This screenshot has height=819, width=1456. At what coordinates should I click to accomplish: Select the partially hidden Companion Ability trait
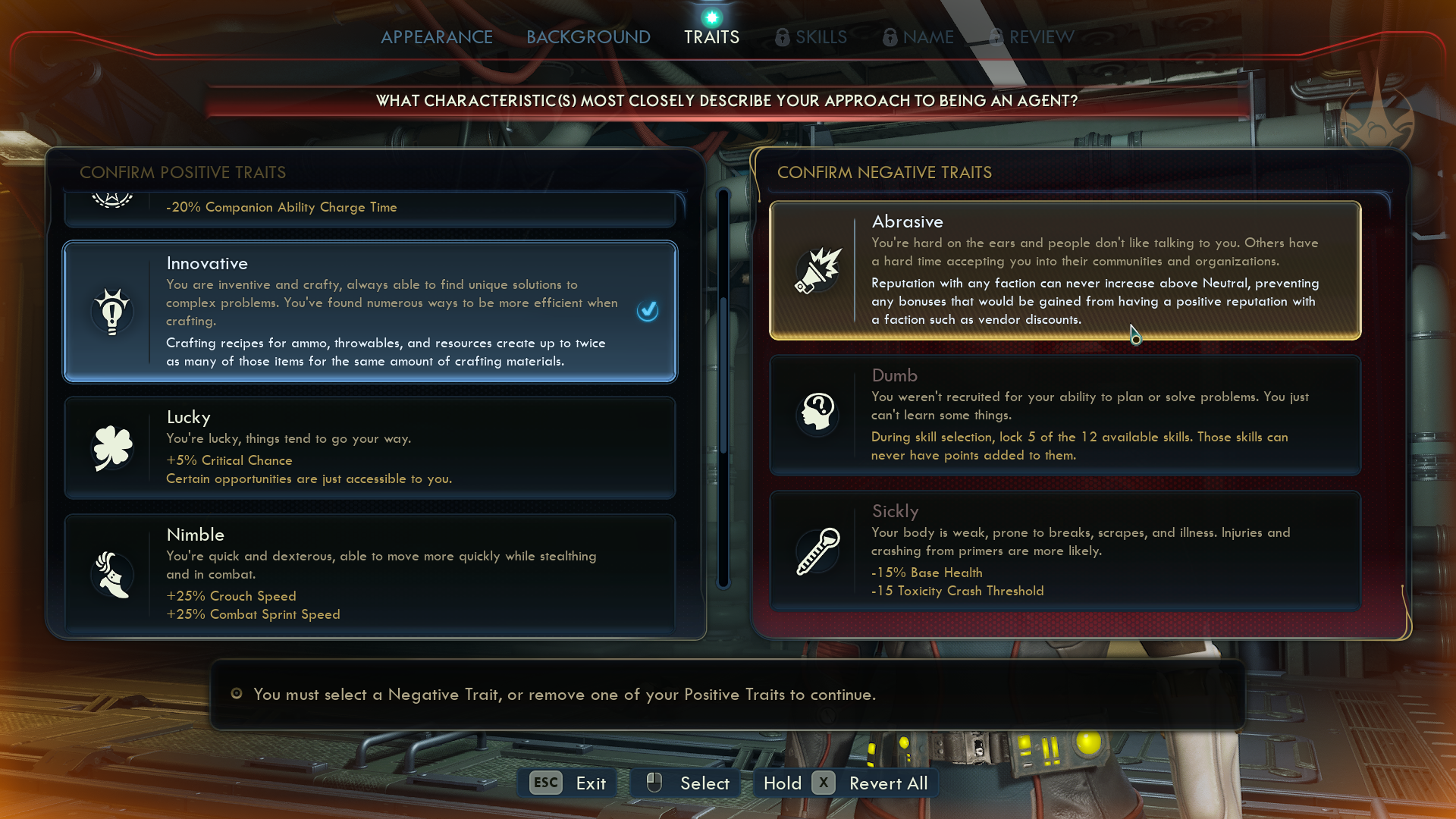tap(369, 209)
